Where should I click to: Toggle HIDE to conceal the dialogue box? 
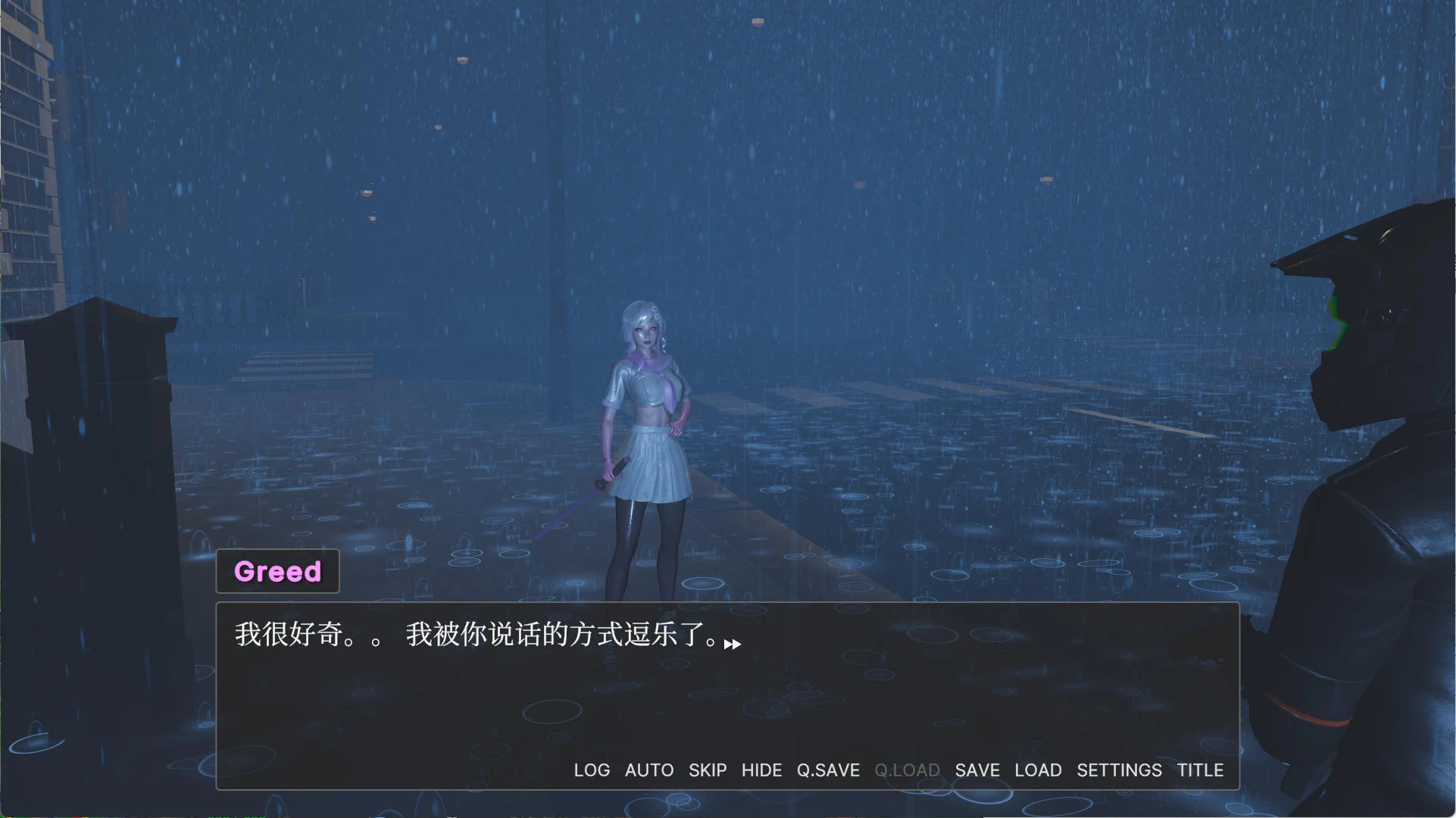click(x=761, y=770)
